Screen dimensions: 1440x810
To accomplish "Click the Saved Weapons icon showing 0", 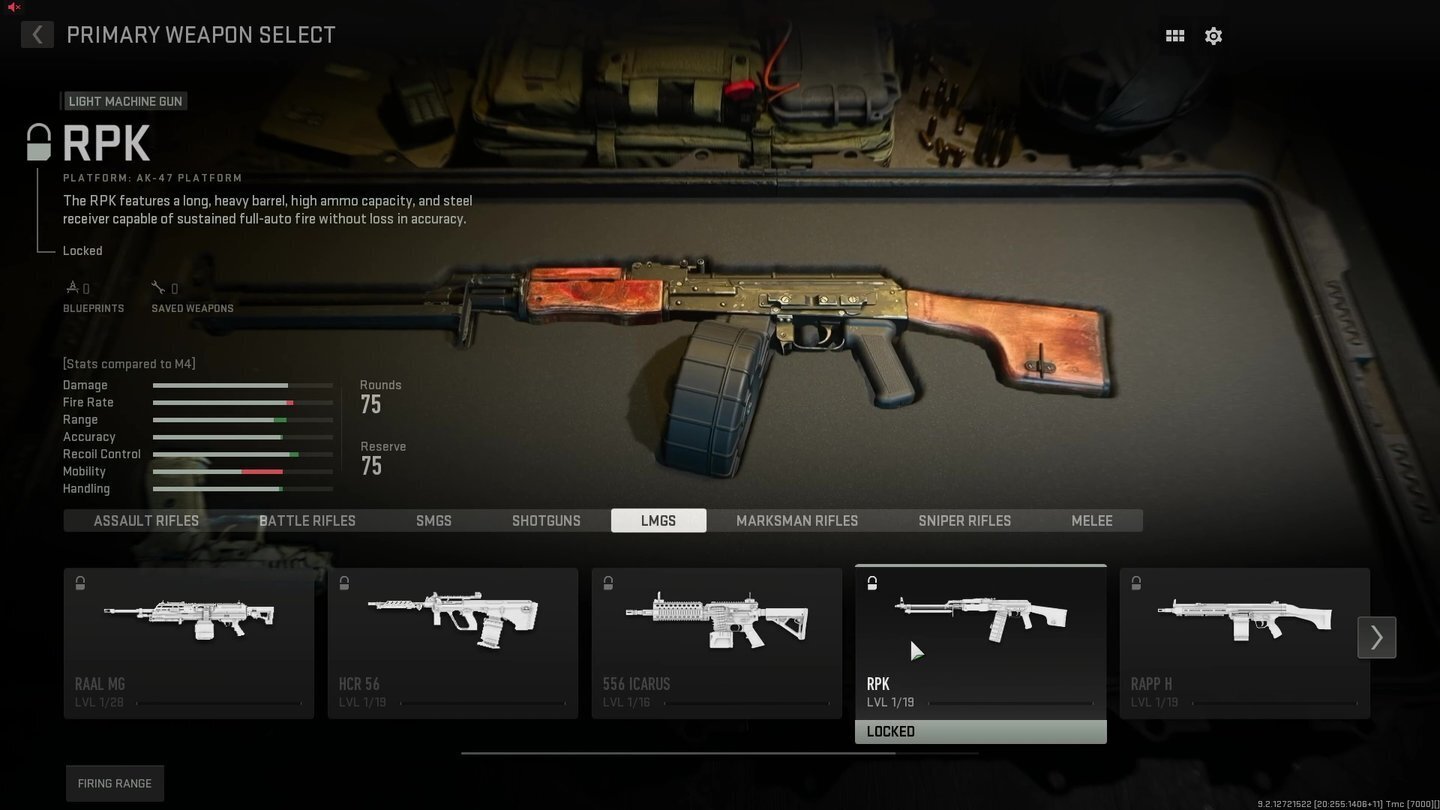I will point(159,286).
